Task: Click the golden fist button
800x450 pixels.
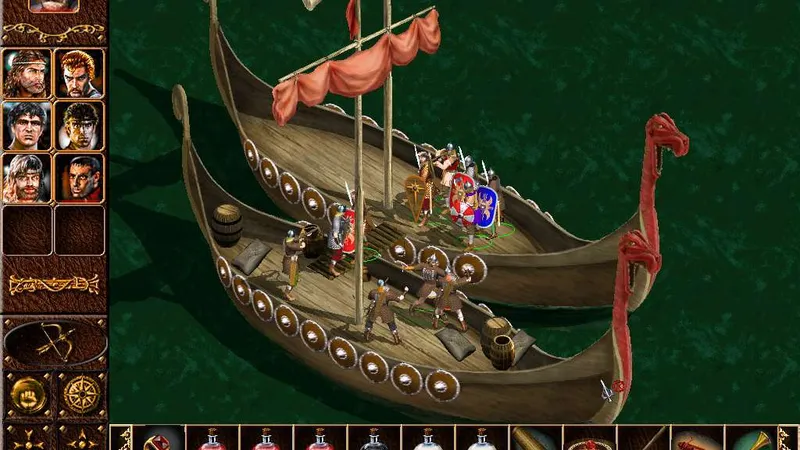Action: (x=27, y=396)
